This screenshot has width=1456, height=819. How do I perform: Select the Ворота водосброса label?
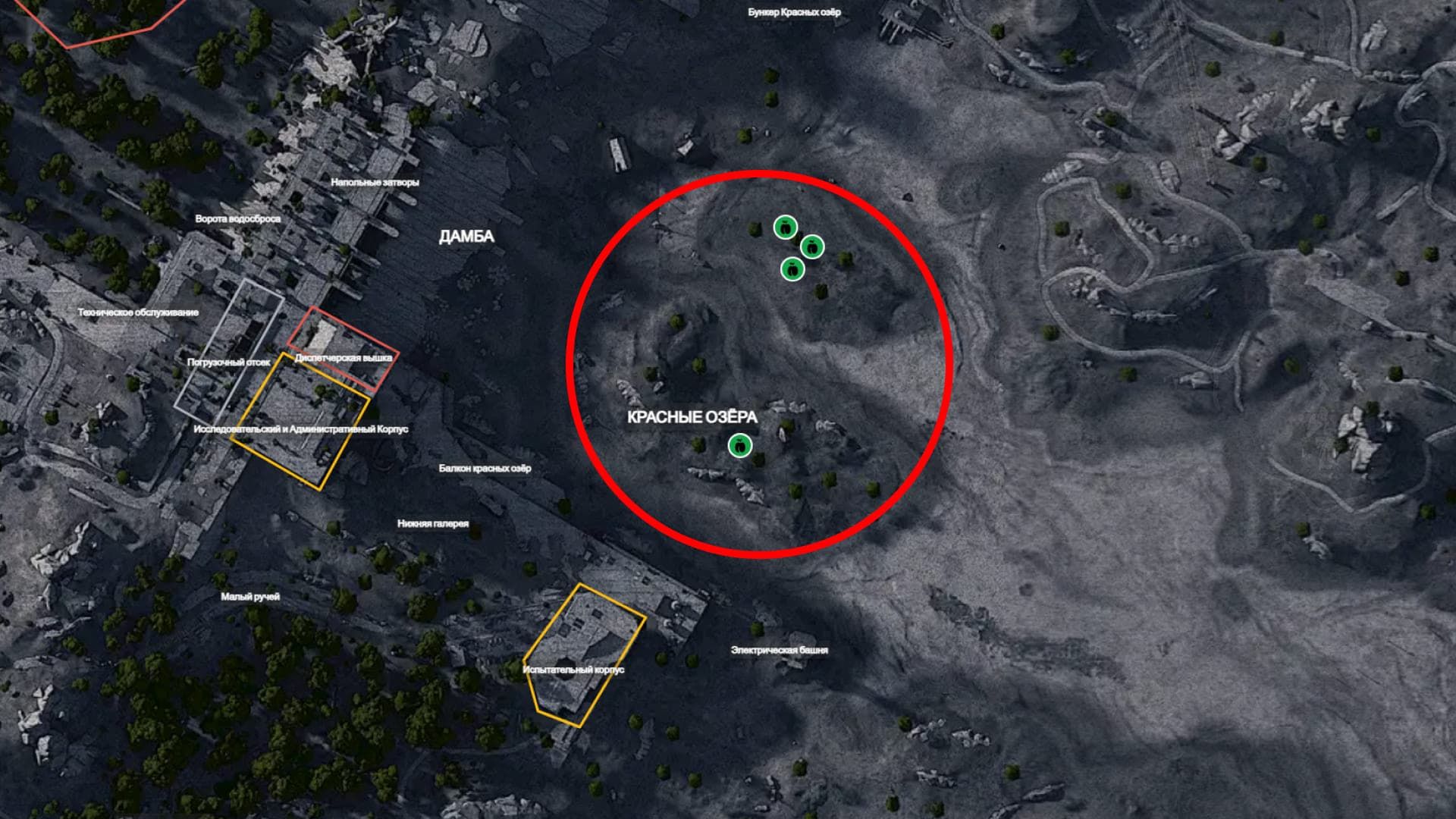point(237,218)
